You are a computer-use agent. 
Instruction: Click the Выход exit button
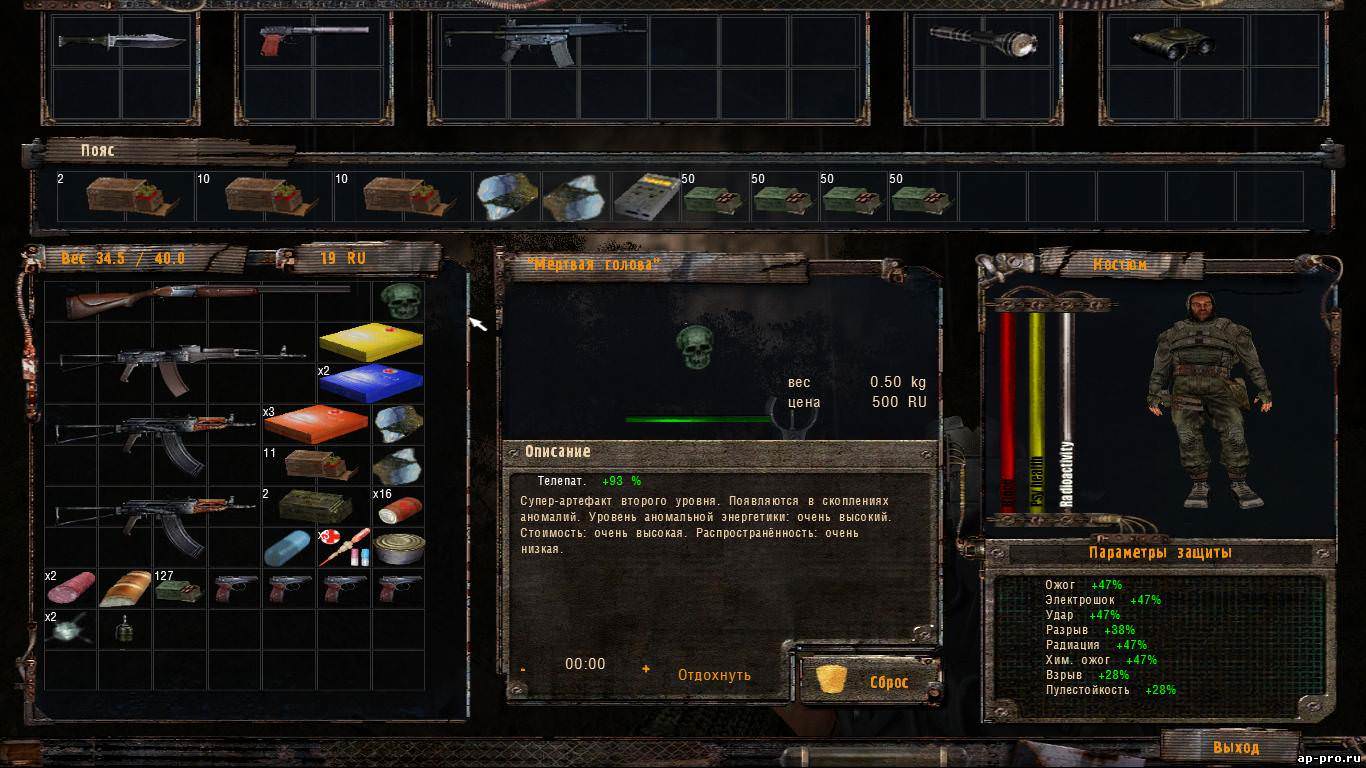point(1235,747)
